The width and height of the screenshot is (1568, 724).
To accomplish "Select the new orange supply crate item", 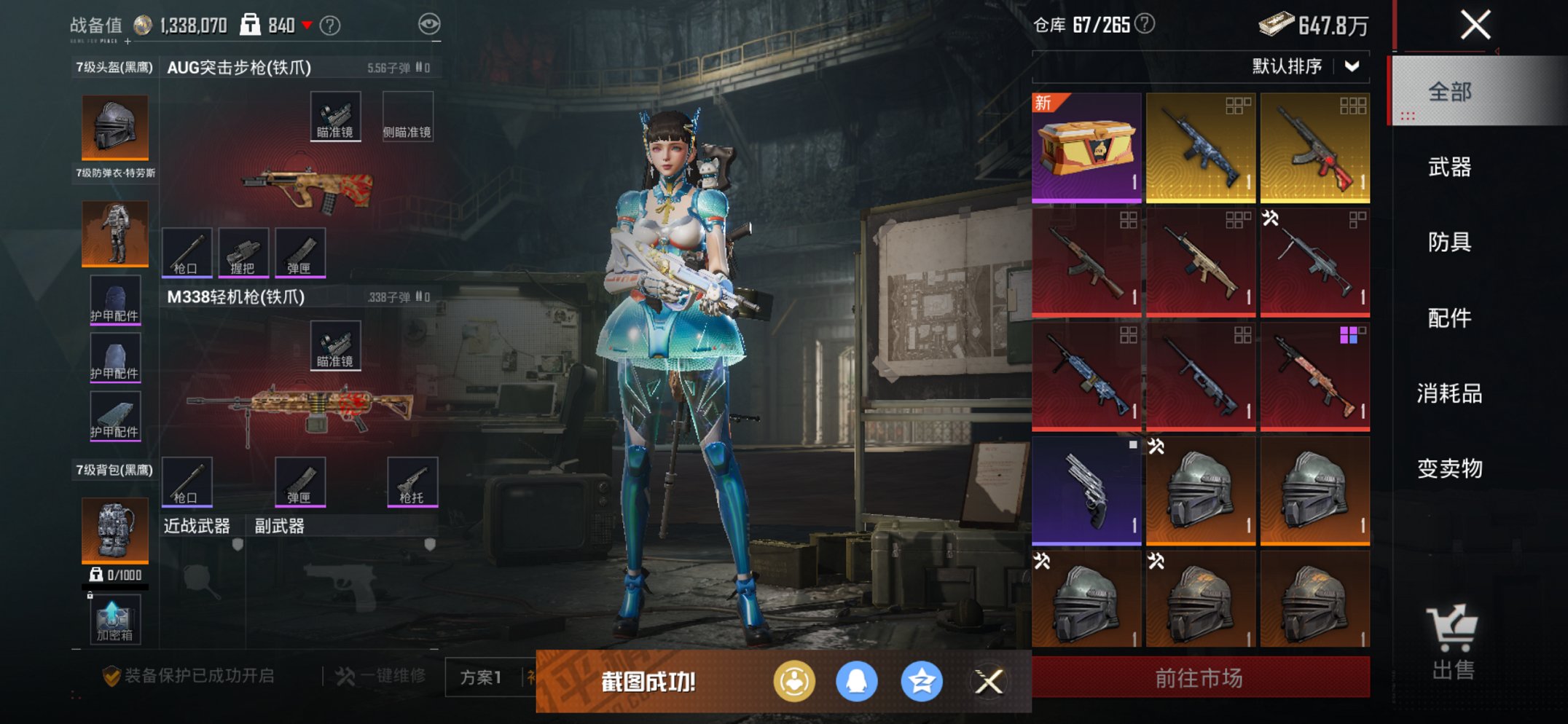I will (1086, 147).
